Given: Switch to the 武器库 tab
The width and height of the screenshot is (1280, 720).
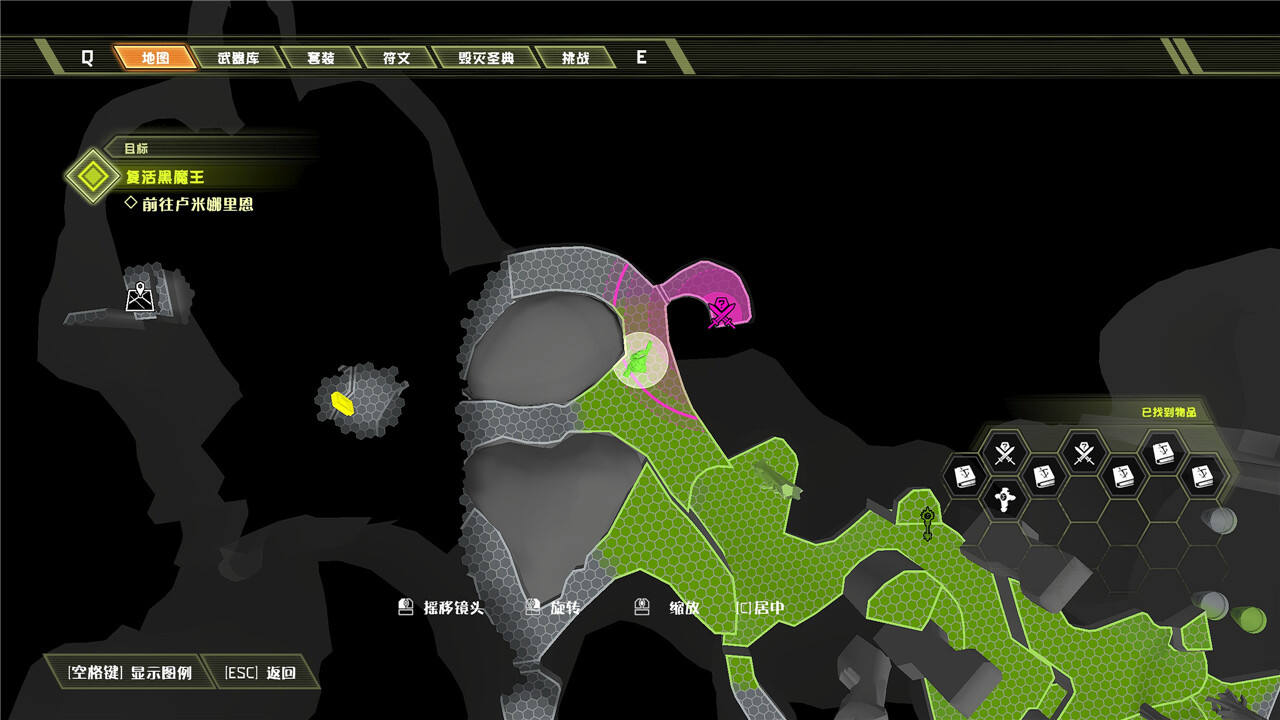Looking at the screenshot, I should coord(238,58).
